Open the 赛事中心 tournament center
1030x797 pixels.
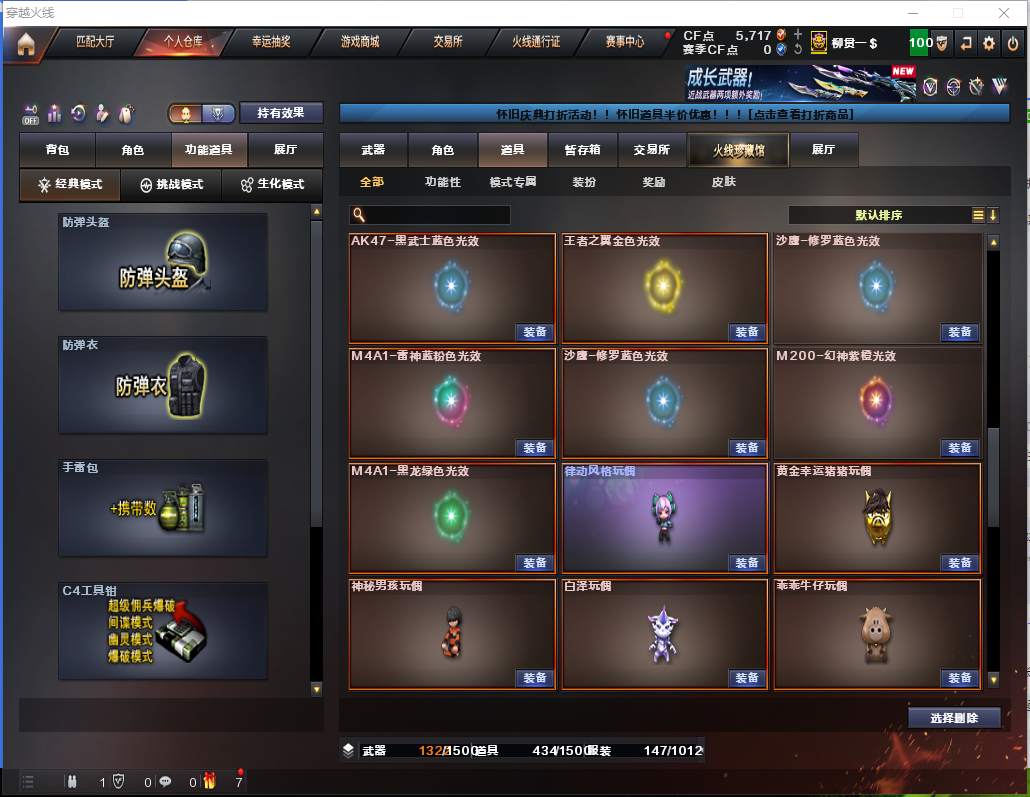click(625, 43)
